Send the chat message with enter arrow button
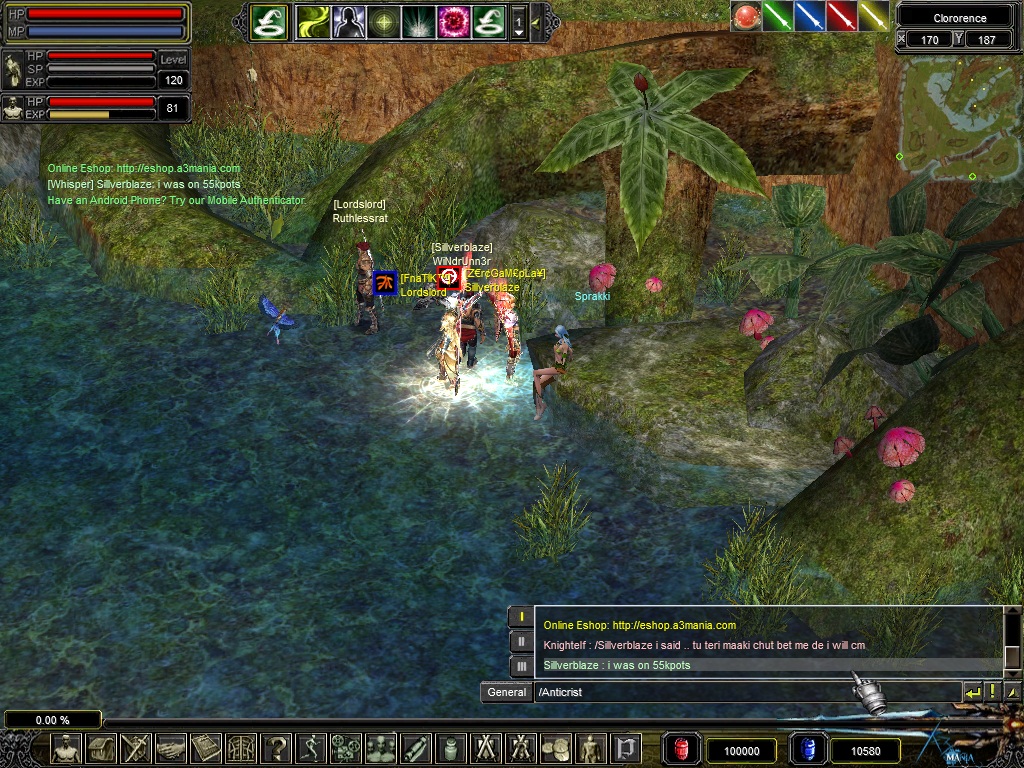Viewport: 1024px width, 768px height. tap(972, 692)
